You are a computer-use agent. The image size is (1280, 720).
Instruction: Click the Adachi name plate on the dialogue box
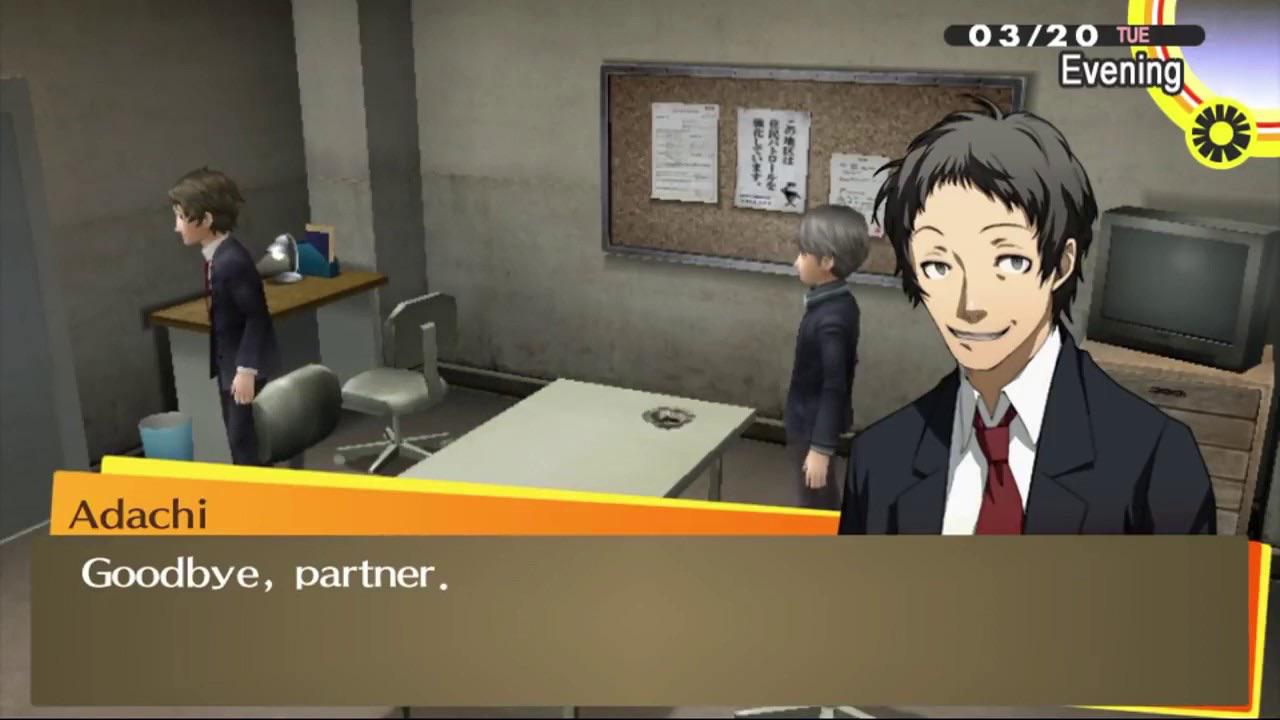[x=137, y=514]
